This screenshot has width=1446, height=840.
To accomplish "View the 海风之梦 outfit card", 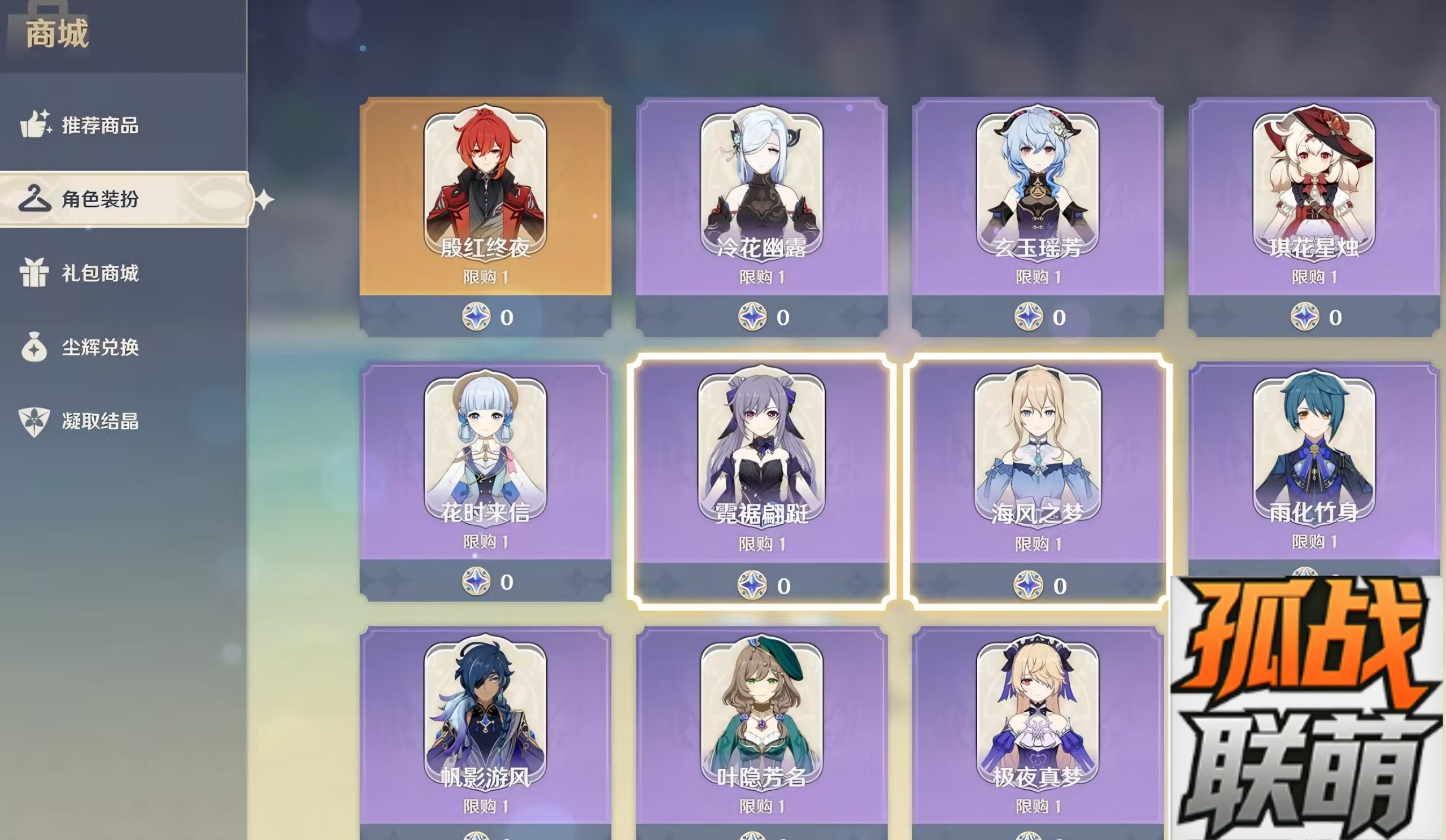I will [1038, 465].
